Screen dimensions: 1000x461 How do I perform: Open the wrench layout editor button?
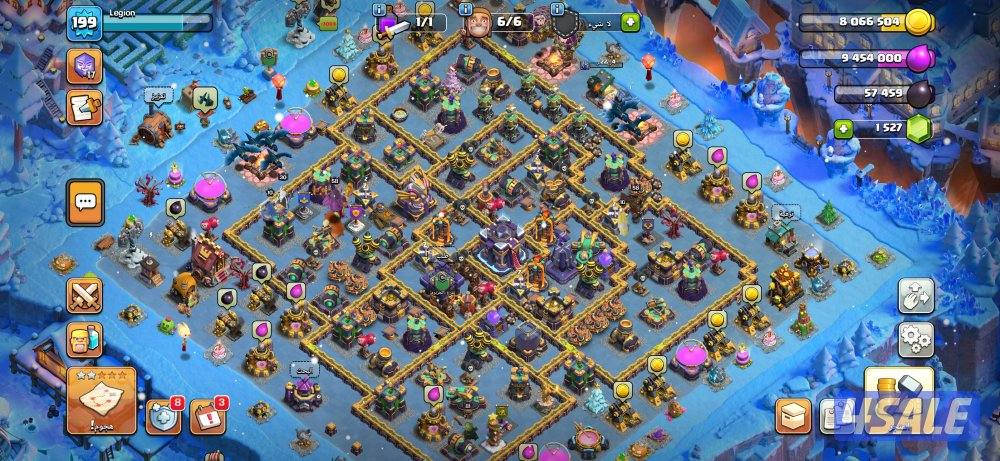(915, 295)
